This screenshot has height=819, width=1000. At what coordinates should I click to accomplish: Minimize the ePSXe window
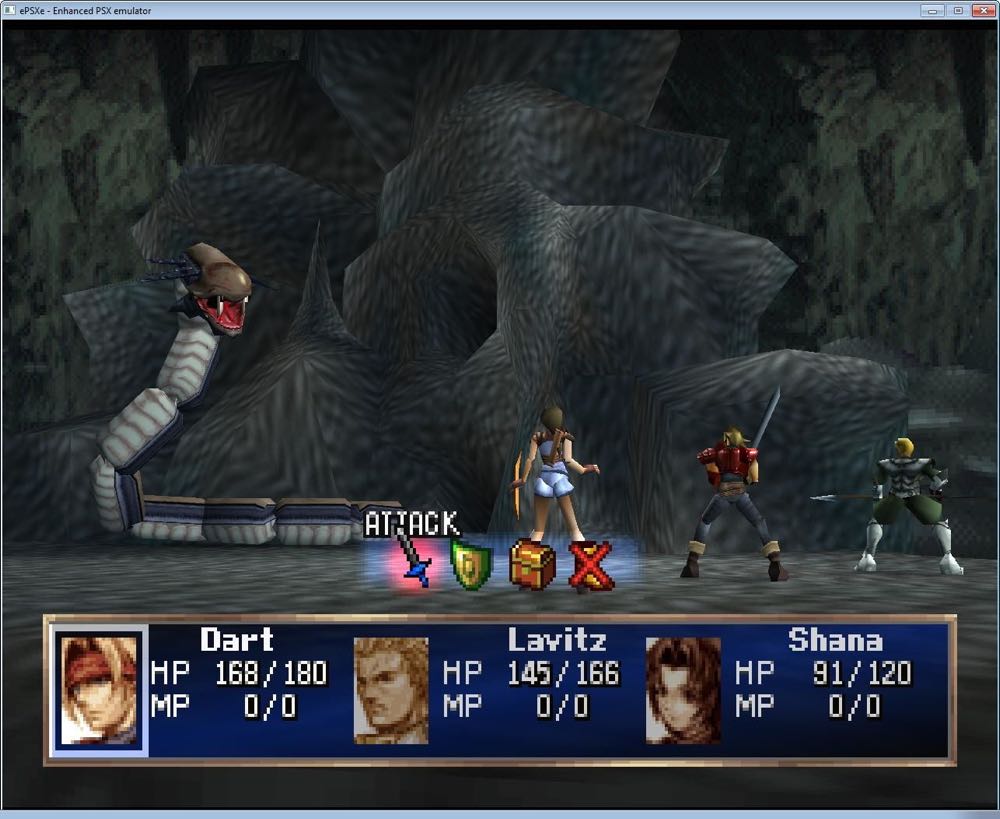933,10
